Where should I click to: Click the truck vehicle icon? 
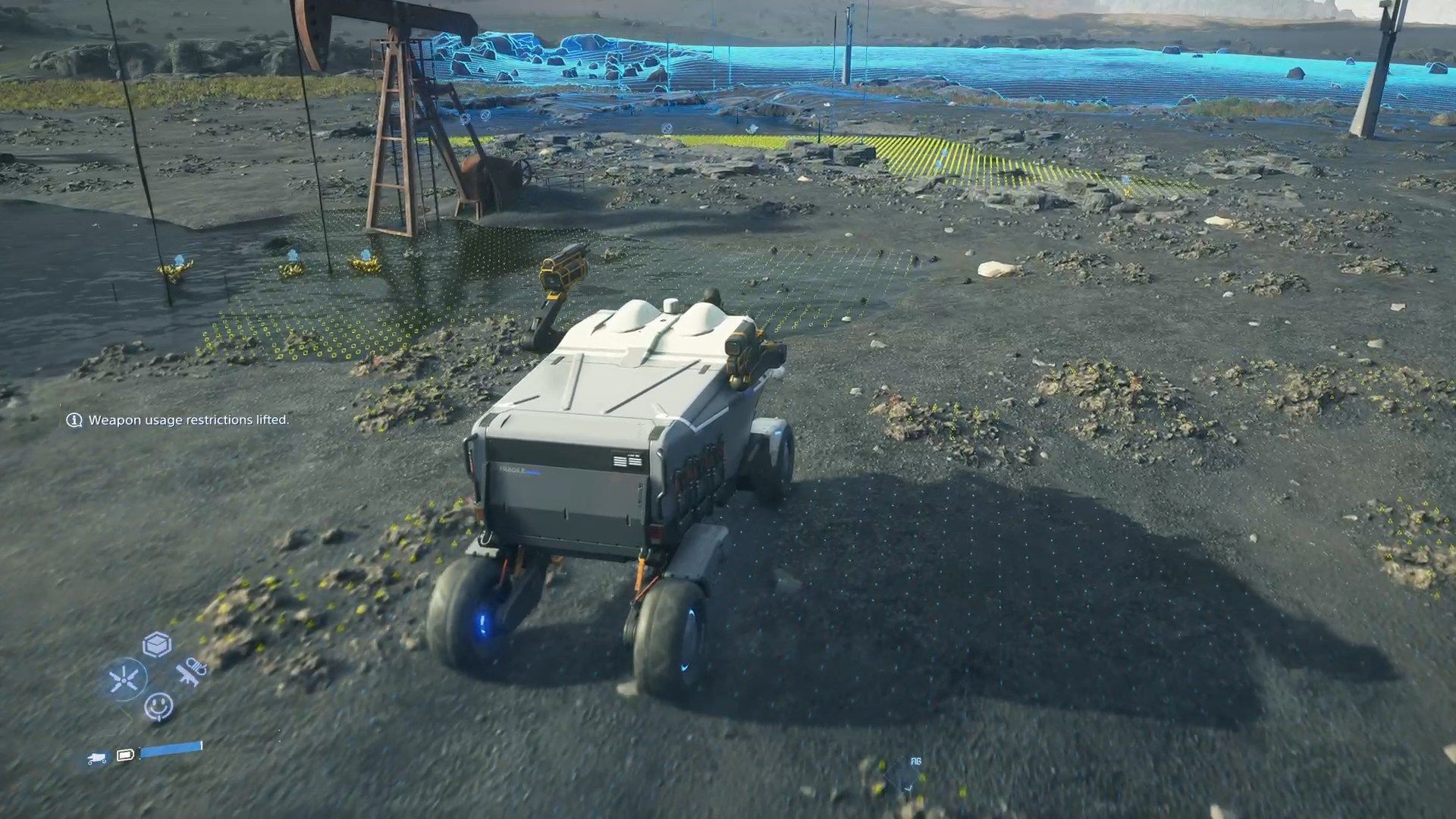[x=97, y=758]
